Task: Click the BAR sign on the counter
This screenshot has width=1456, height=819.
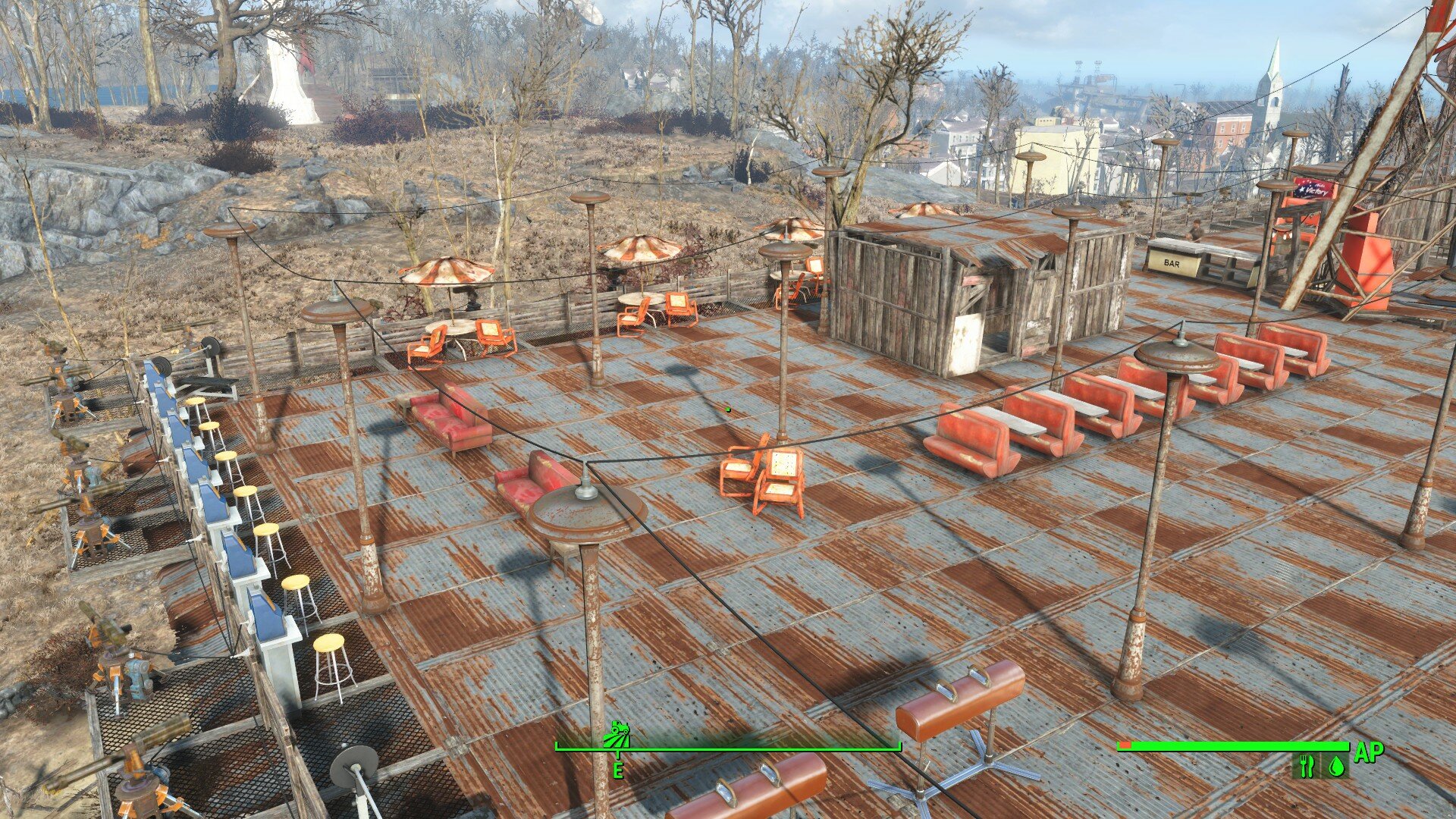Action: 1171,262
